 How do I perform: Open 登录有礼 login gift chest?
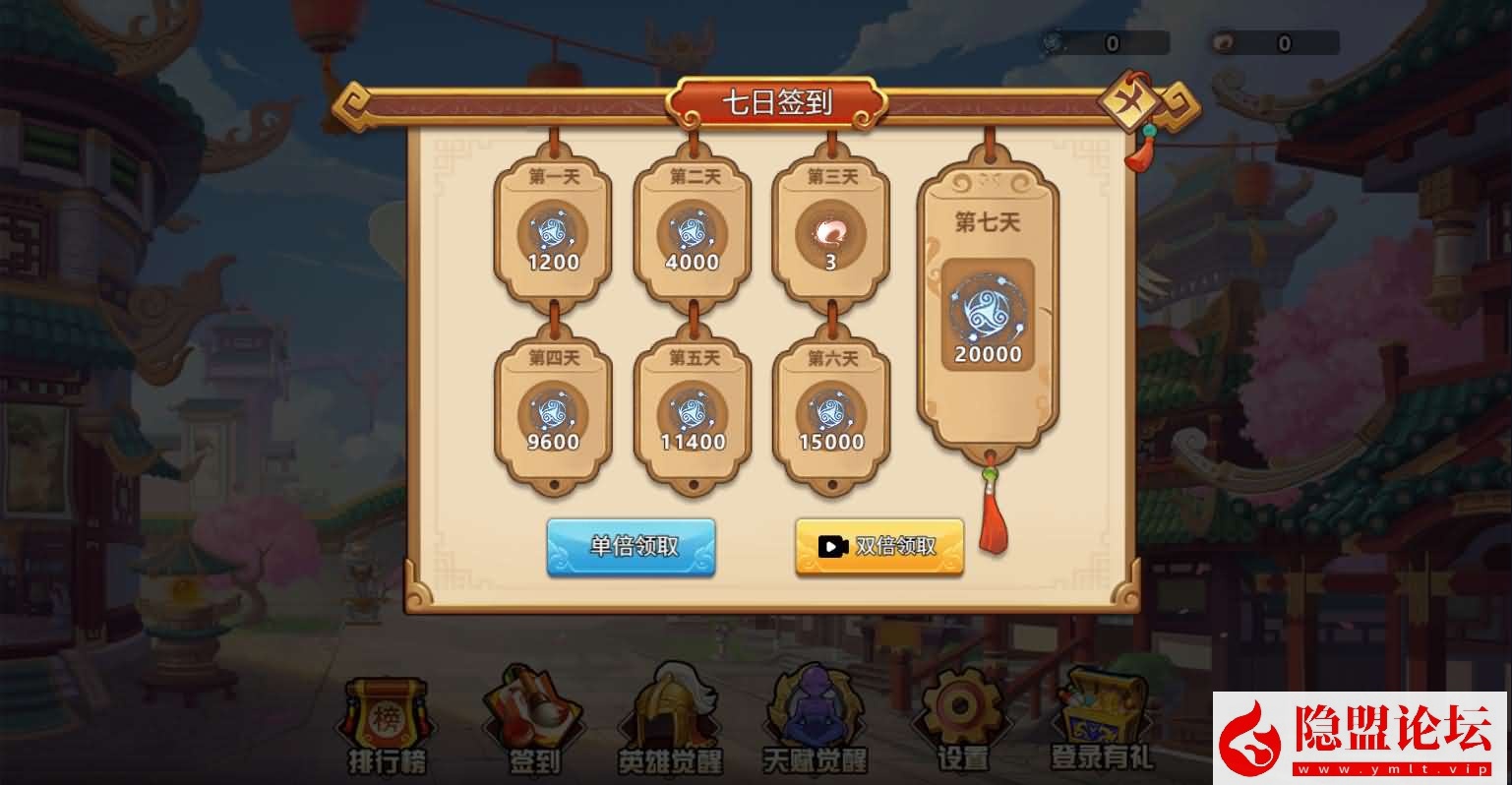1102,723
